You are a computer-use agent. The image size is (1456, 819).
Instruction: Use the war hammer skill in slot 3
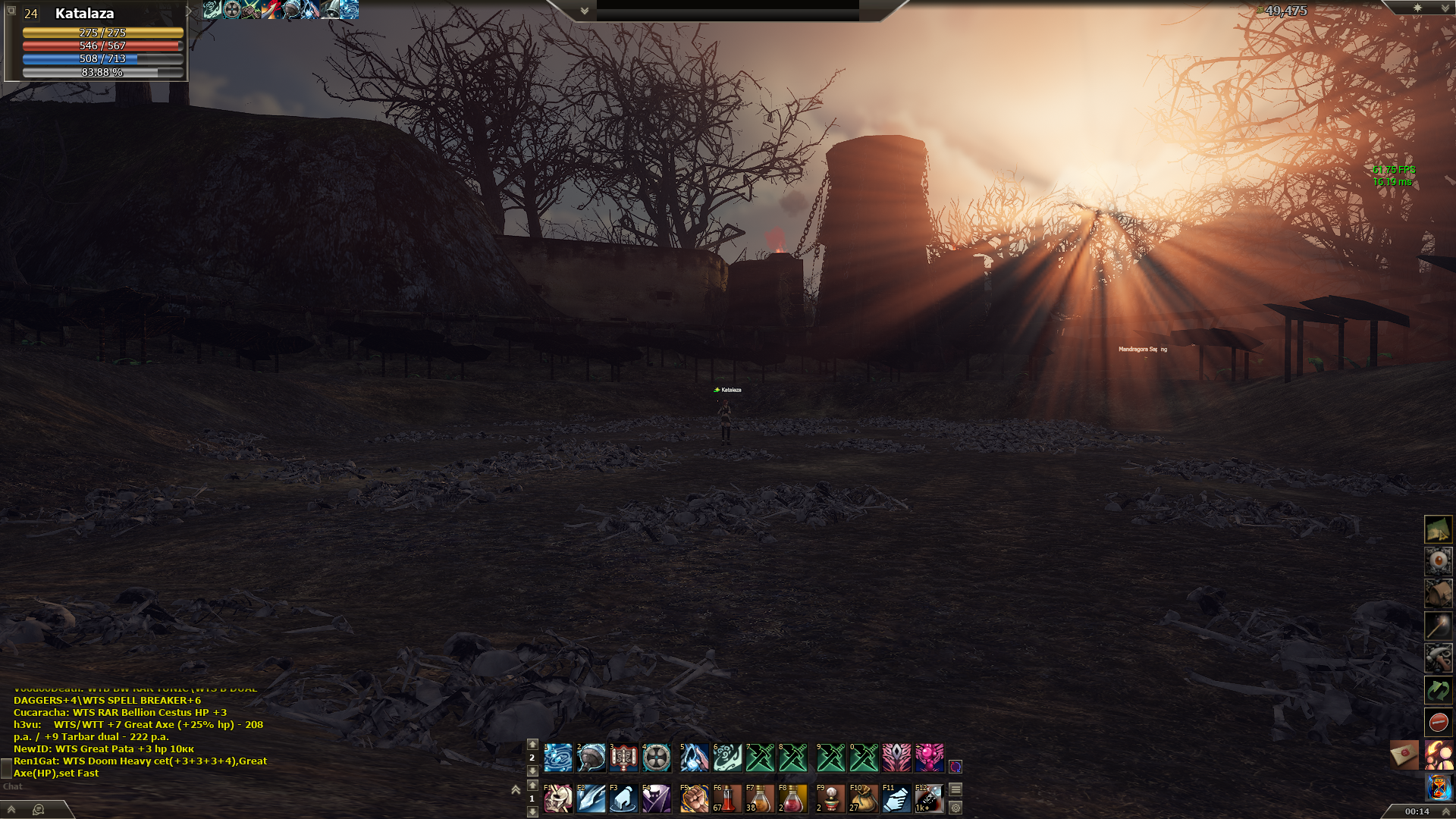(624, 758)
